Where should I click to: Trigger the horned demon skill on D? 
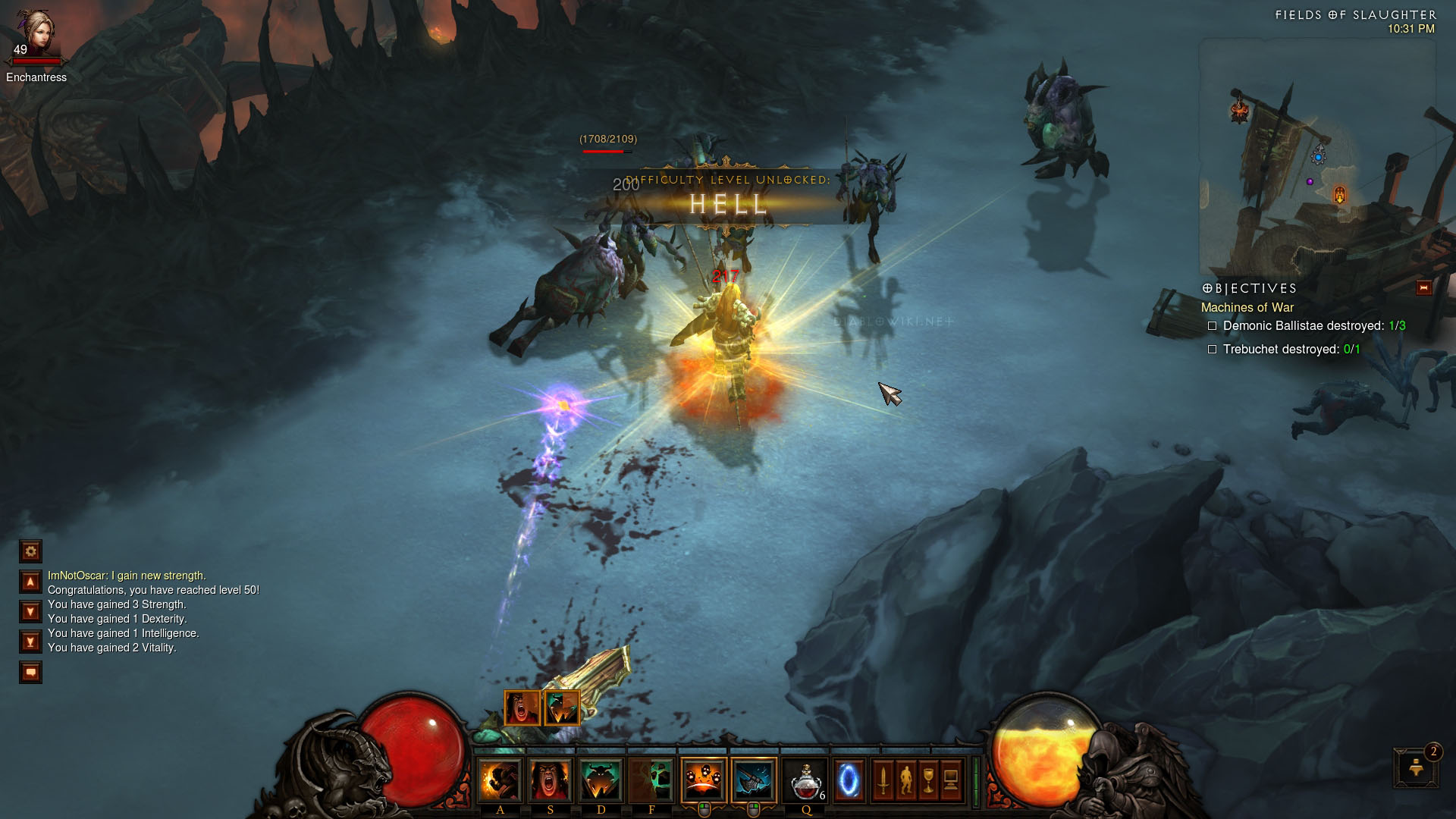[601, 780]
